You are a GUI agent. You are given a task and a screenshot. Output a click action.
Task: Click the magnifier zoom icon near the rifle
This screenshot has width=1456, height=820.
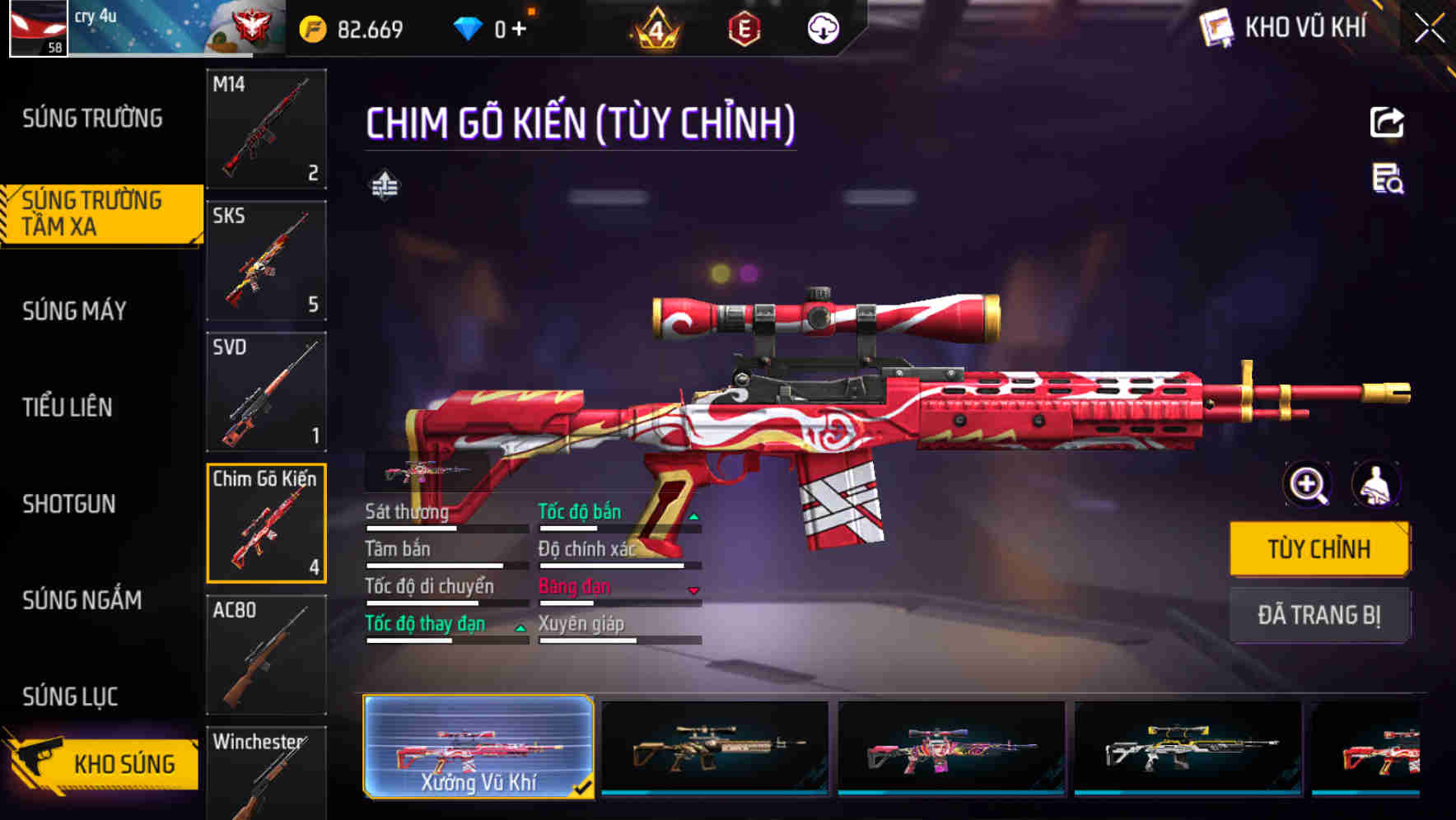pyautogui.click(x=1307, y=485)
